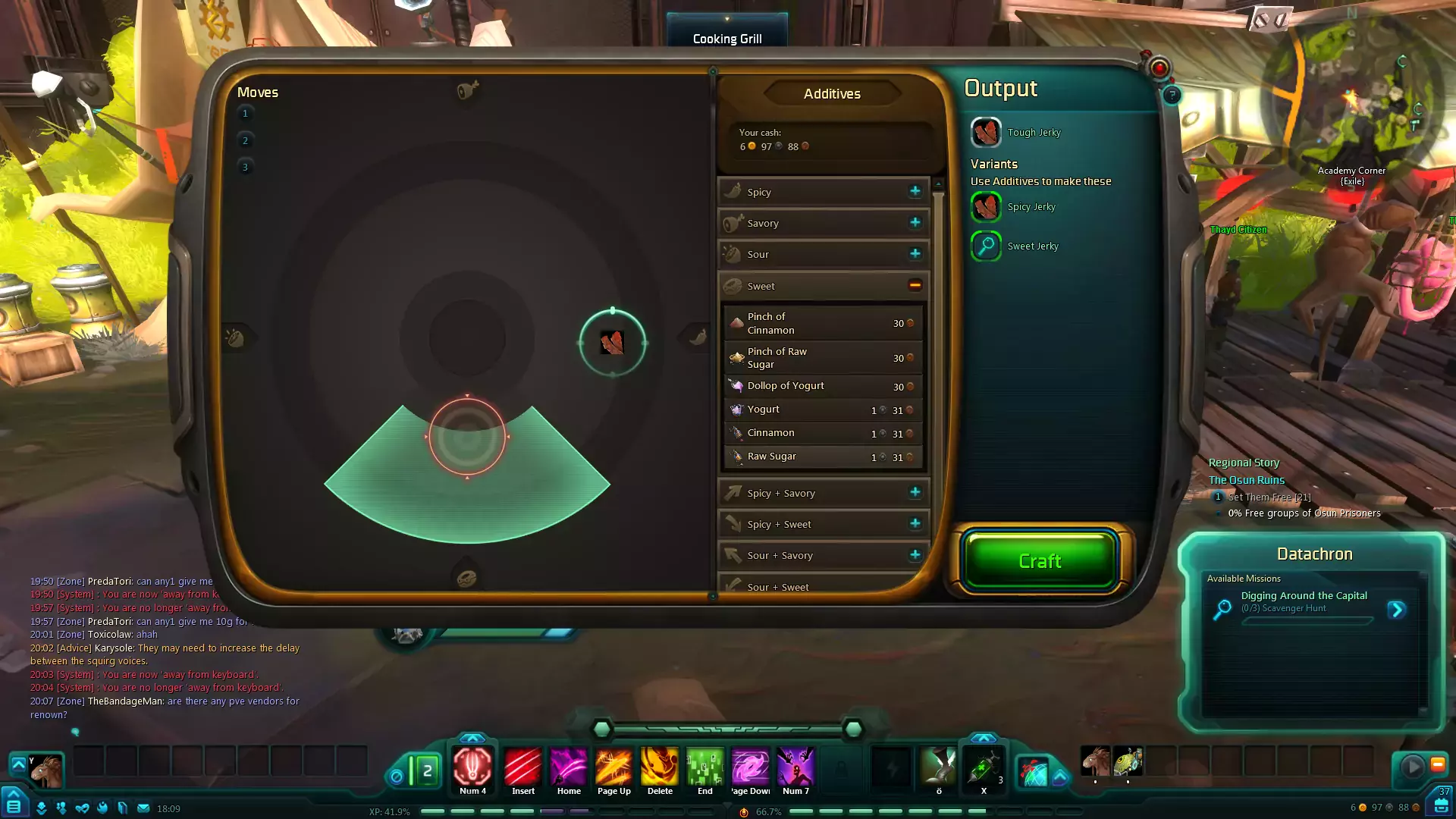Open the Sour additives group

click(915, 253)
